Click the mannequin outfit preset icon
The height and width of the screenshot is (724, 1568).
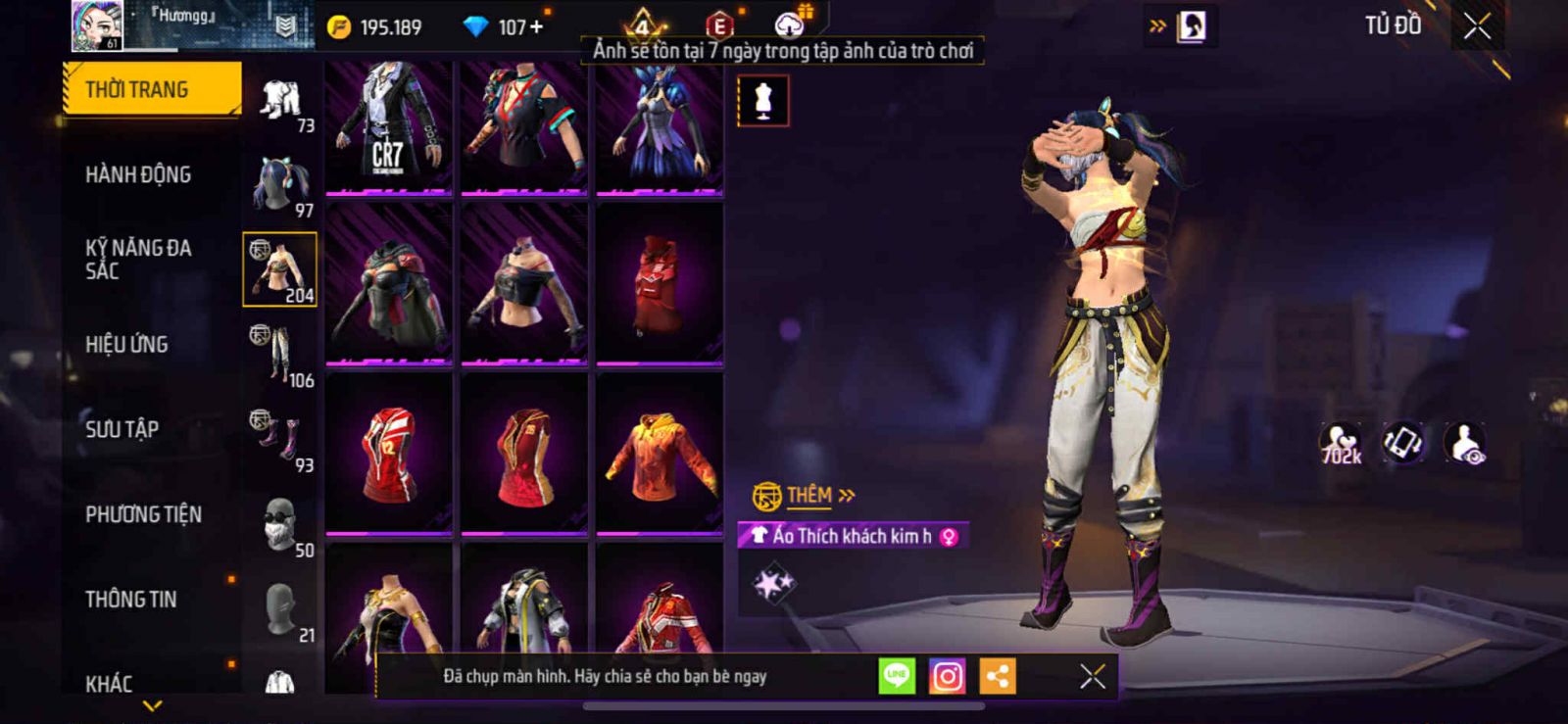pos(762,101)
